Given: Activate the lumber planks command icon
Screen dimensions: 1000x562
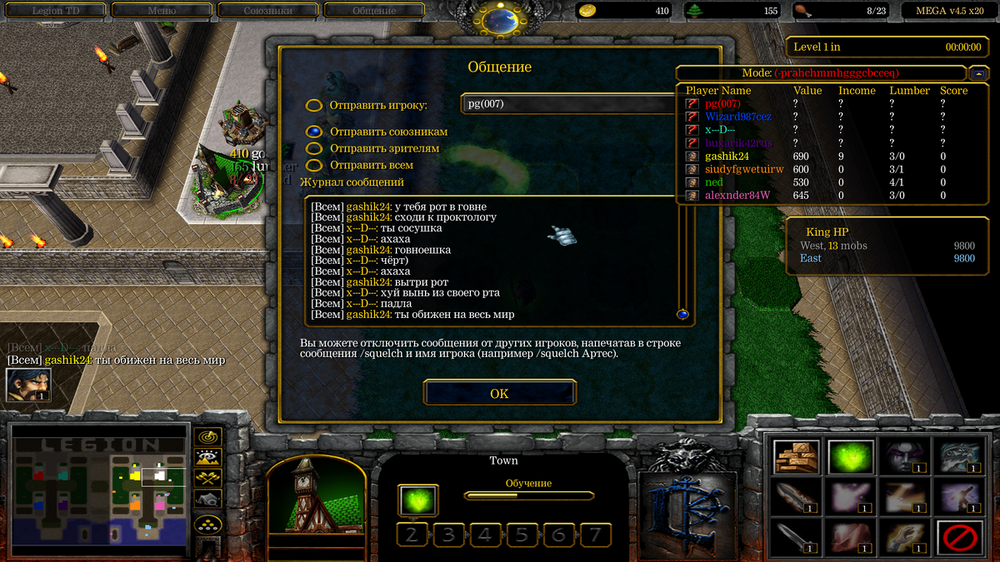Looking at the screenshot, I should (796, 457).
